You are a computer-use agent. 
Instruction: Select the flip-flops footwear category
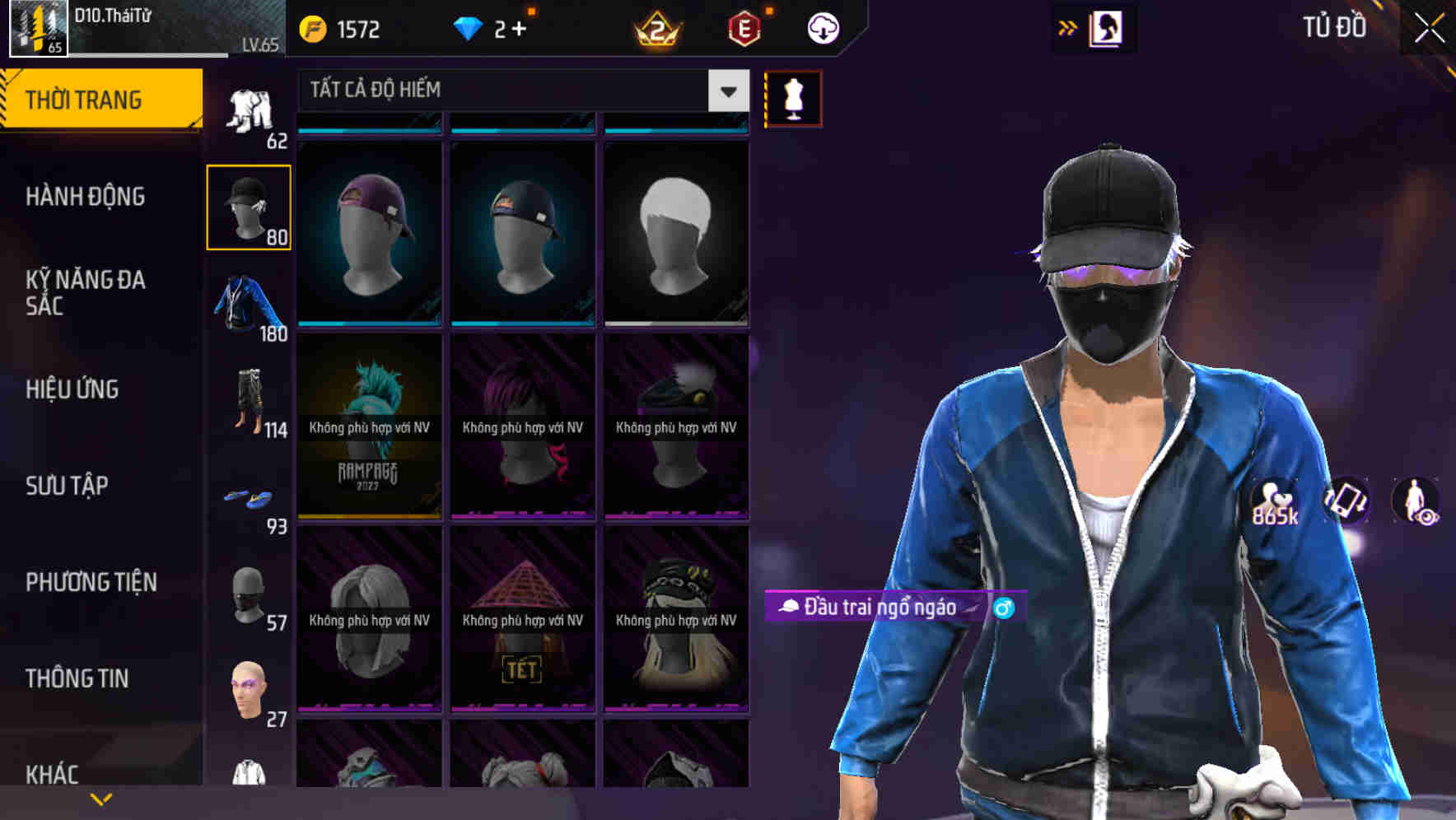249,494
